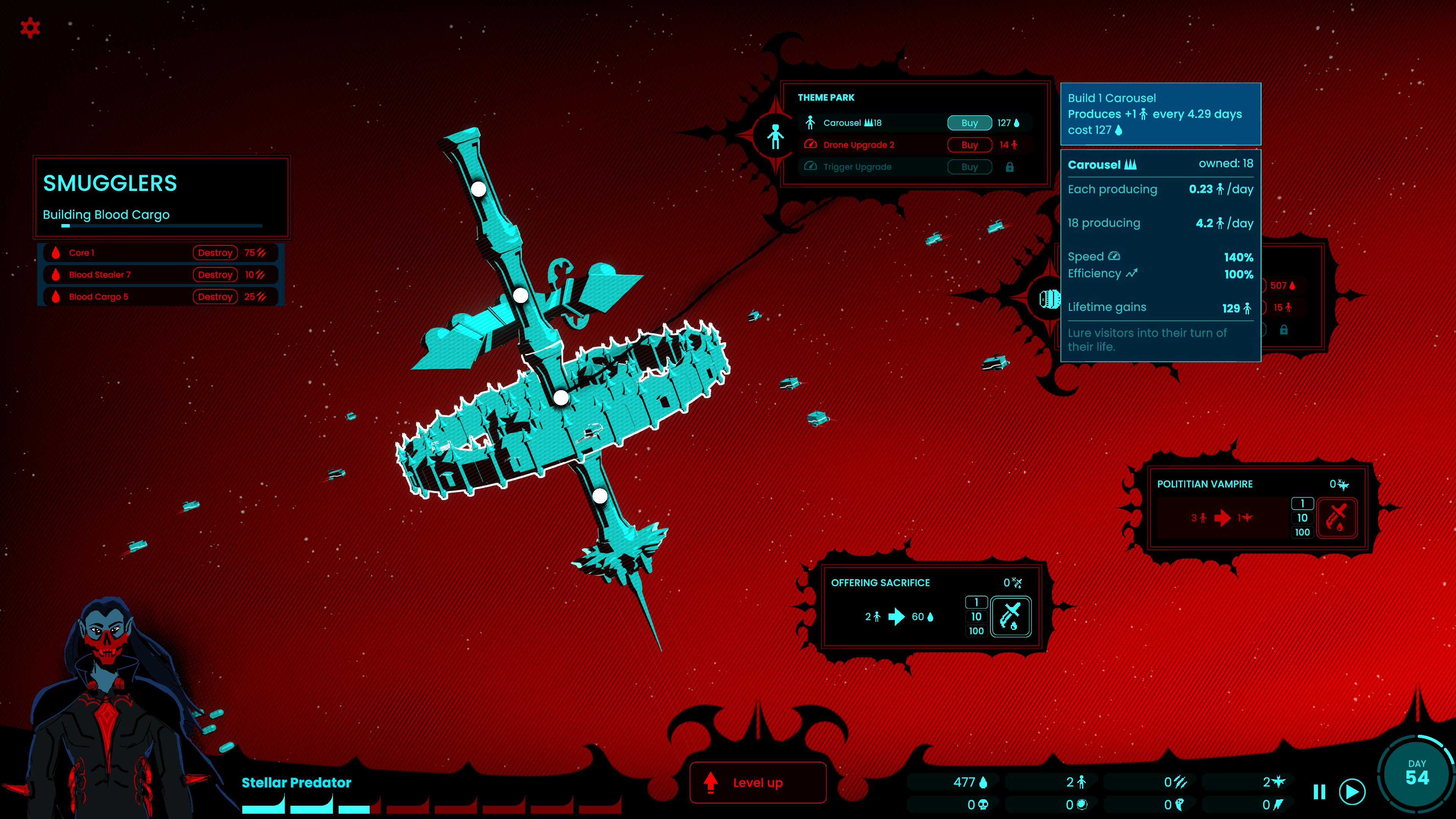The height and width of the screenshot is (819, 1456).
Task: Destroy Blood Cargo 5
Action: click(215, 297)
